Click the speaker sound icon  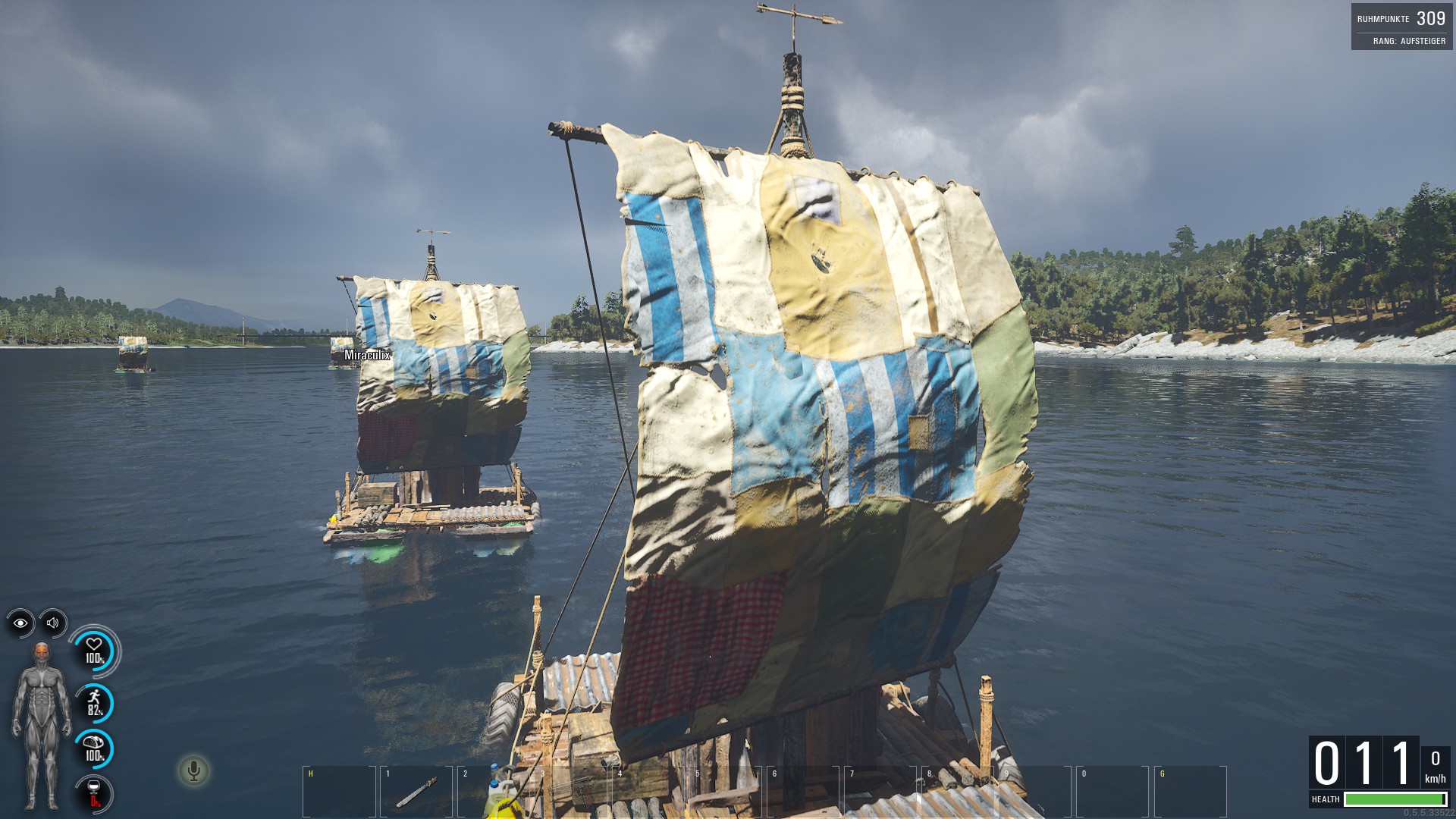53,623
